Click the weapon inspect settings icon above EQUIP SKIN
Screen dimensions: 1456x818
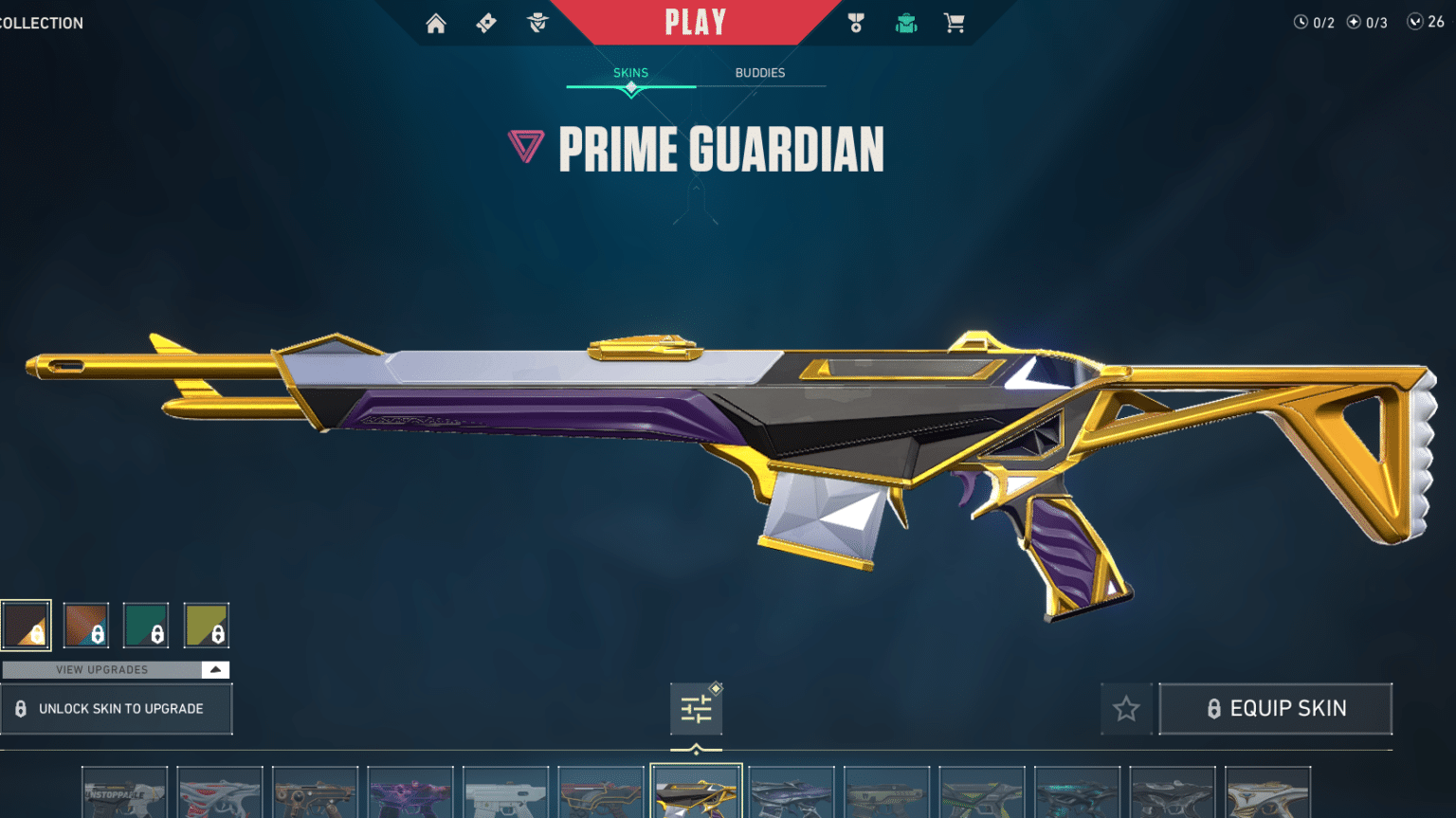point(697,708)
